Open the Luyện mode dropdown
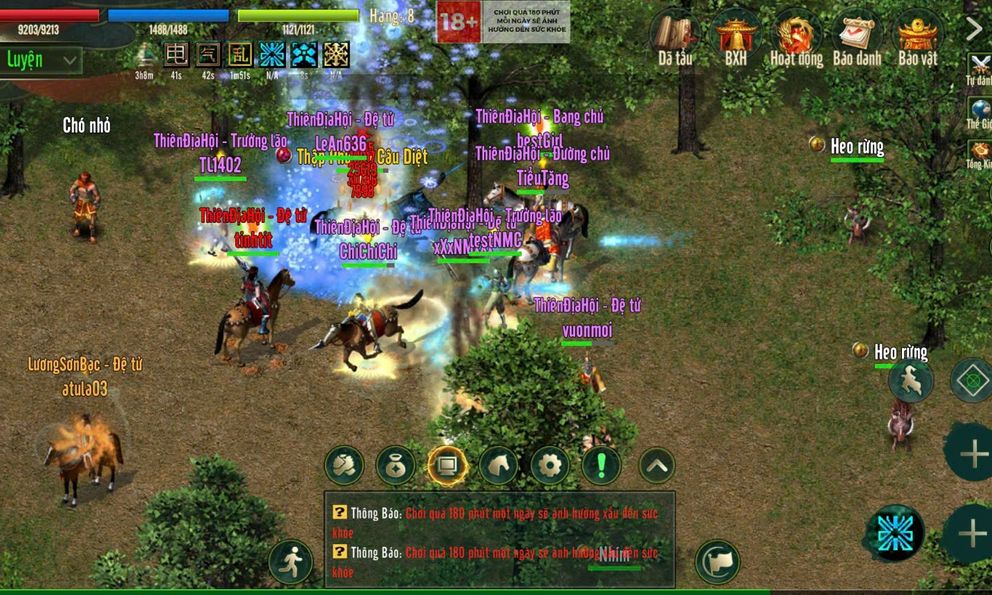The height and width of the screenshot is (595, 992). 42,60
